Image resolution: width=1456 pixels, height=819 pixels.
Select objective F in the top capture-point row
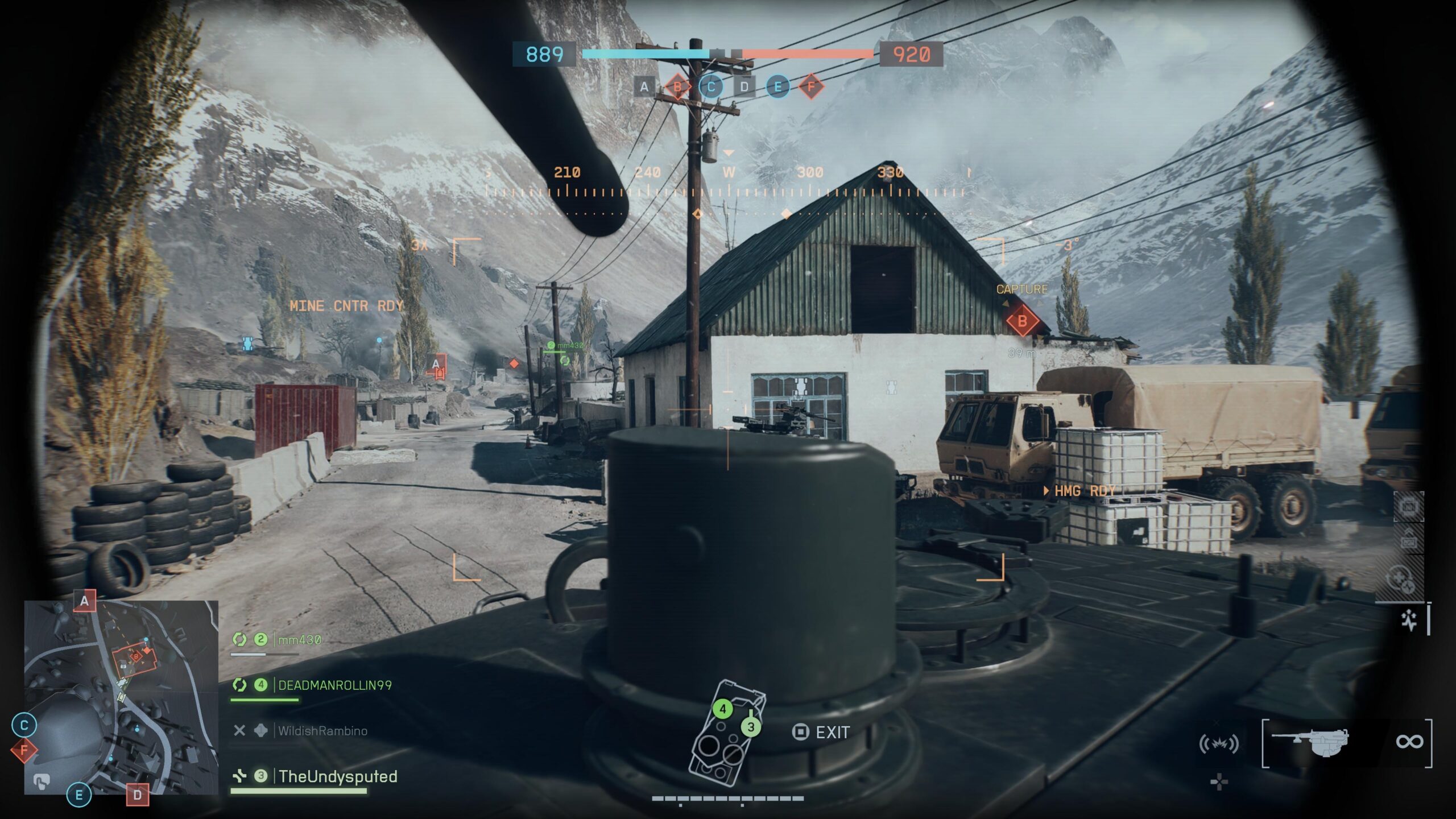[811, 87]
